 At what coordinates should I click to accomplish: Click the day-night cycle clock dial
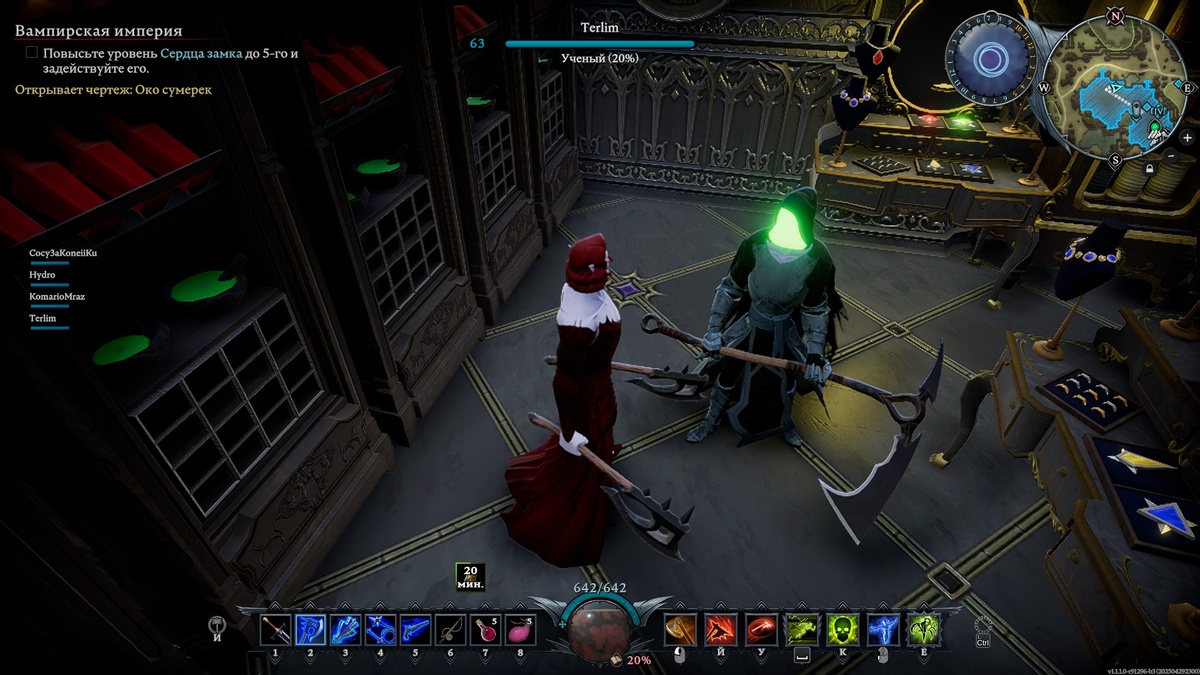(x=990, y=61)
